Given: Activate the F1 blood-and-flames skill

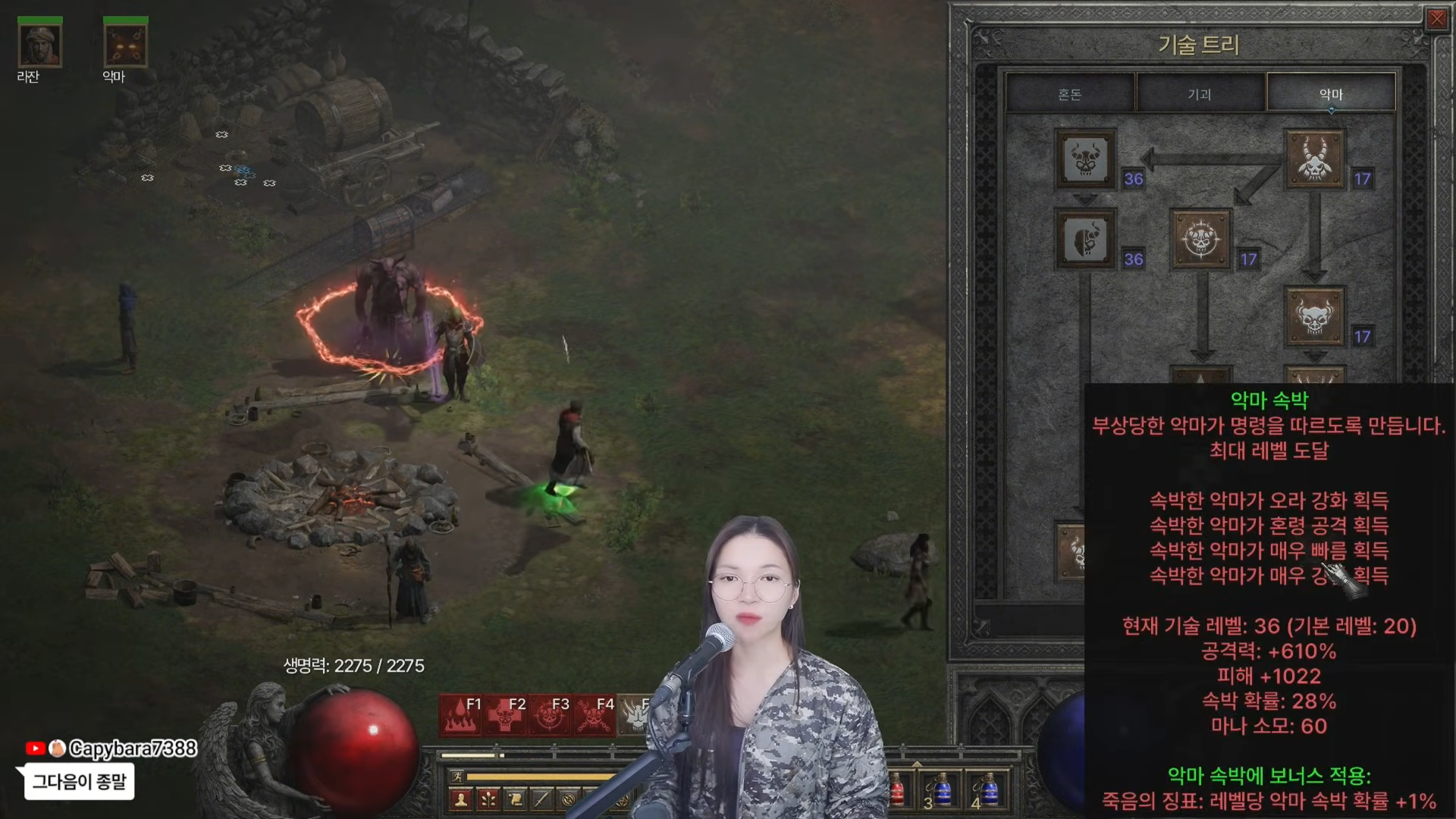Looking at the screenshot, I should pyautogui.click(x=461, y=715).
